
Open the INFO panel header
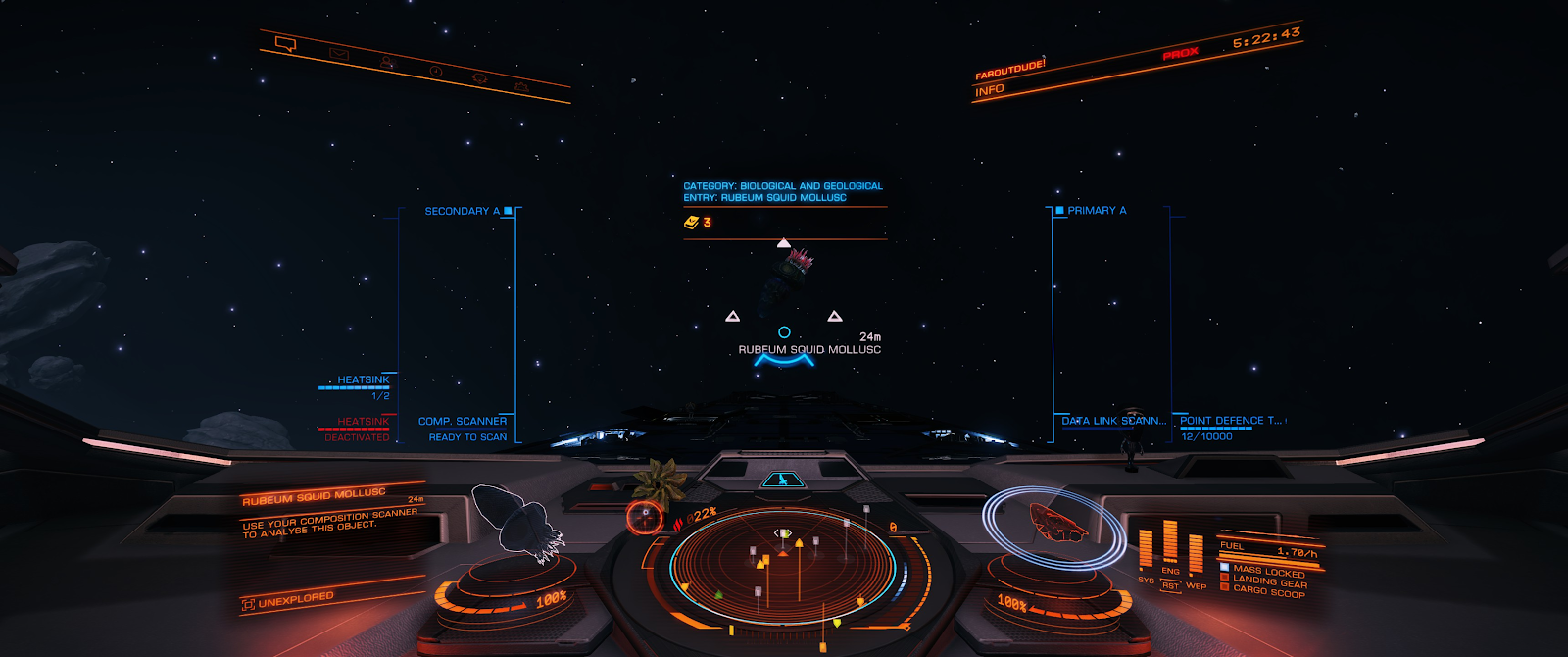click(x=990, y=90)
